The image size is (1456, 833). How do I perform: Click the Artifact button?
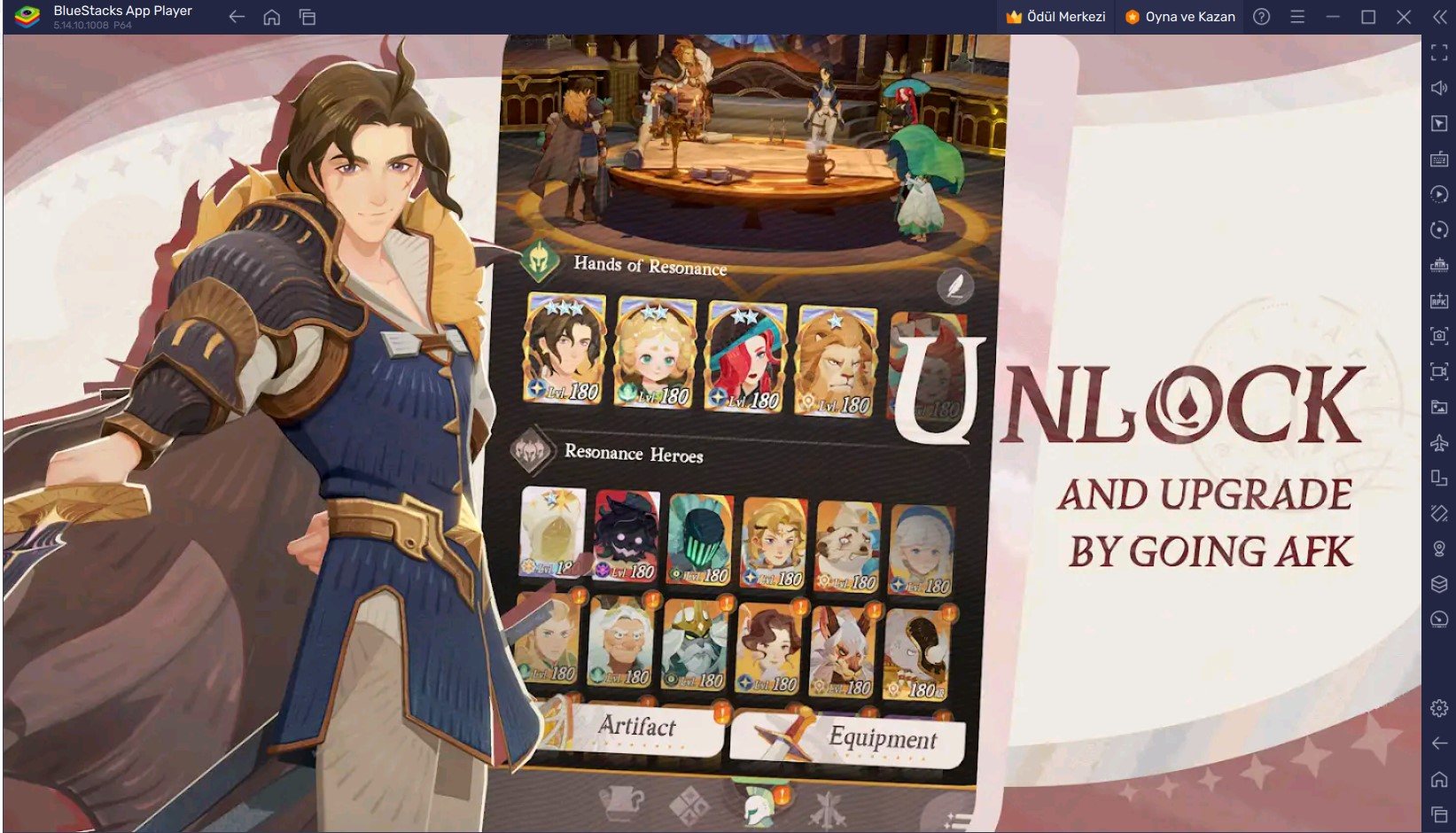638,728
